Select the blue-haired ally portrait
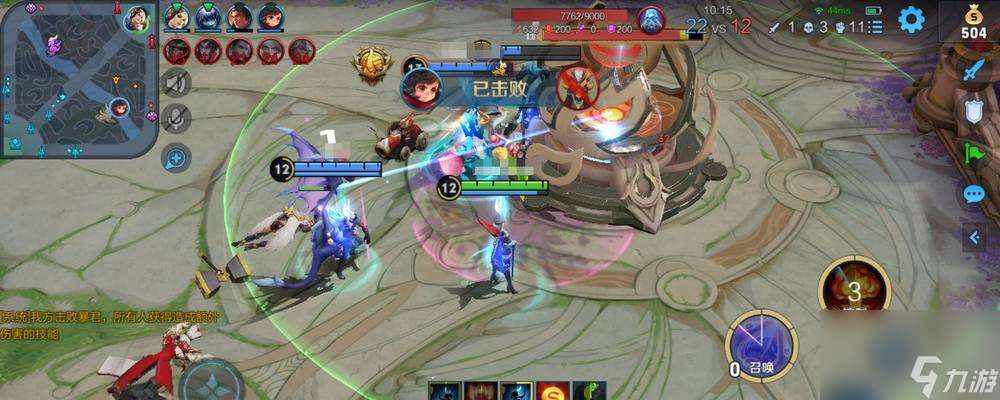 click(208, 18)
